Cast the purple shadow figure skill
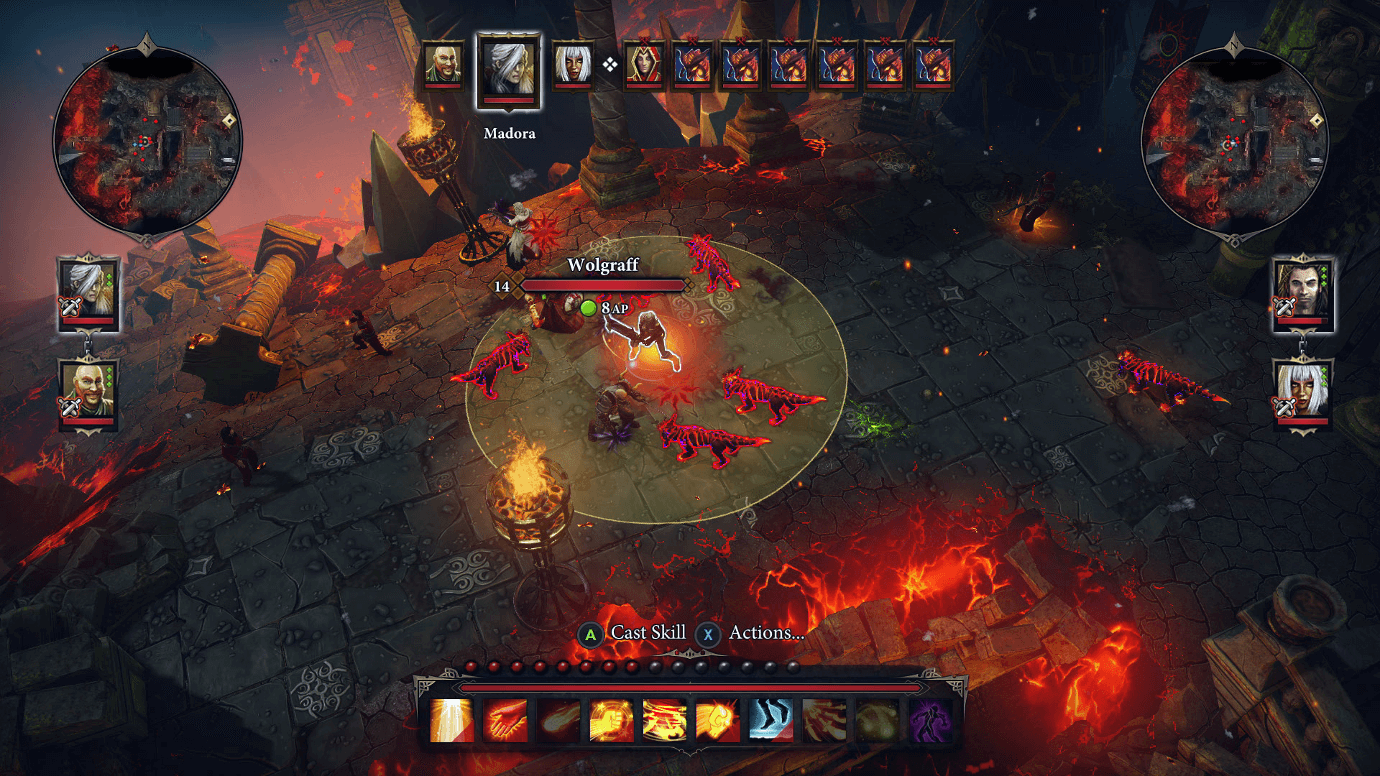This screenshot has width=1380, height=776. click(x=930, y=721)
